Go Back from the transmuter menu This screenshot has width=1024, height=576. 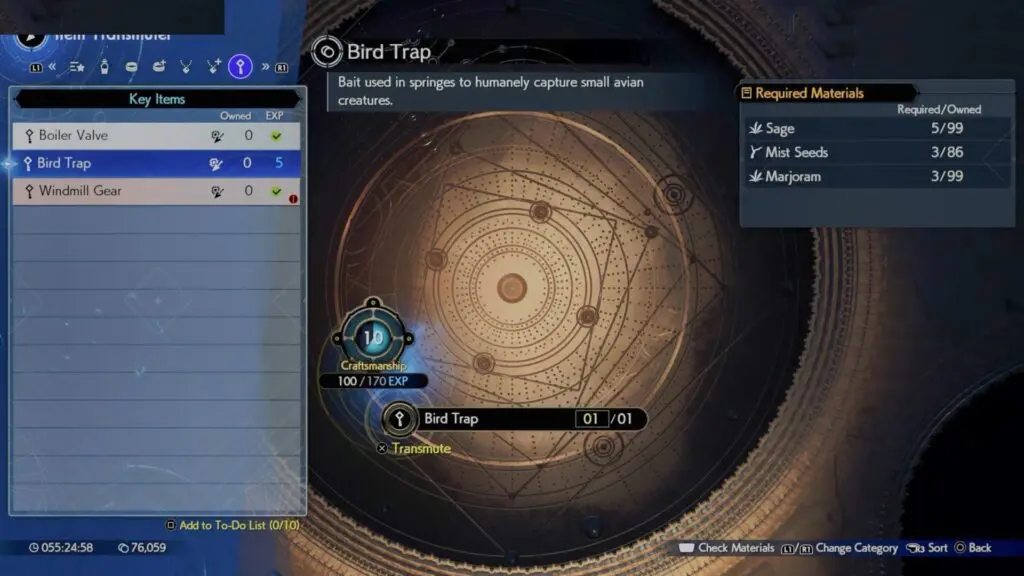(973, 548)
